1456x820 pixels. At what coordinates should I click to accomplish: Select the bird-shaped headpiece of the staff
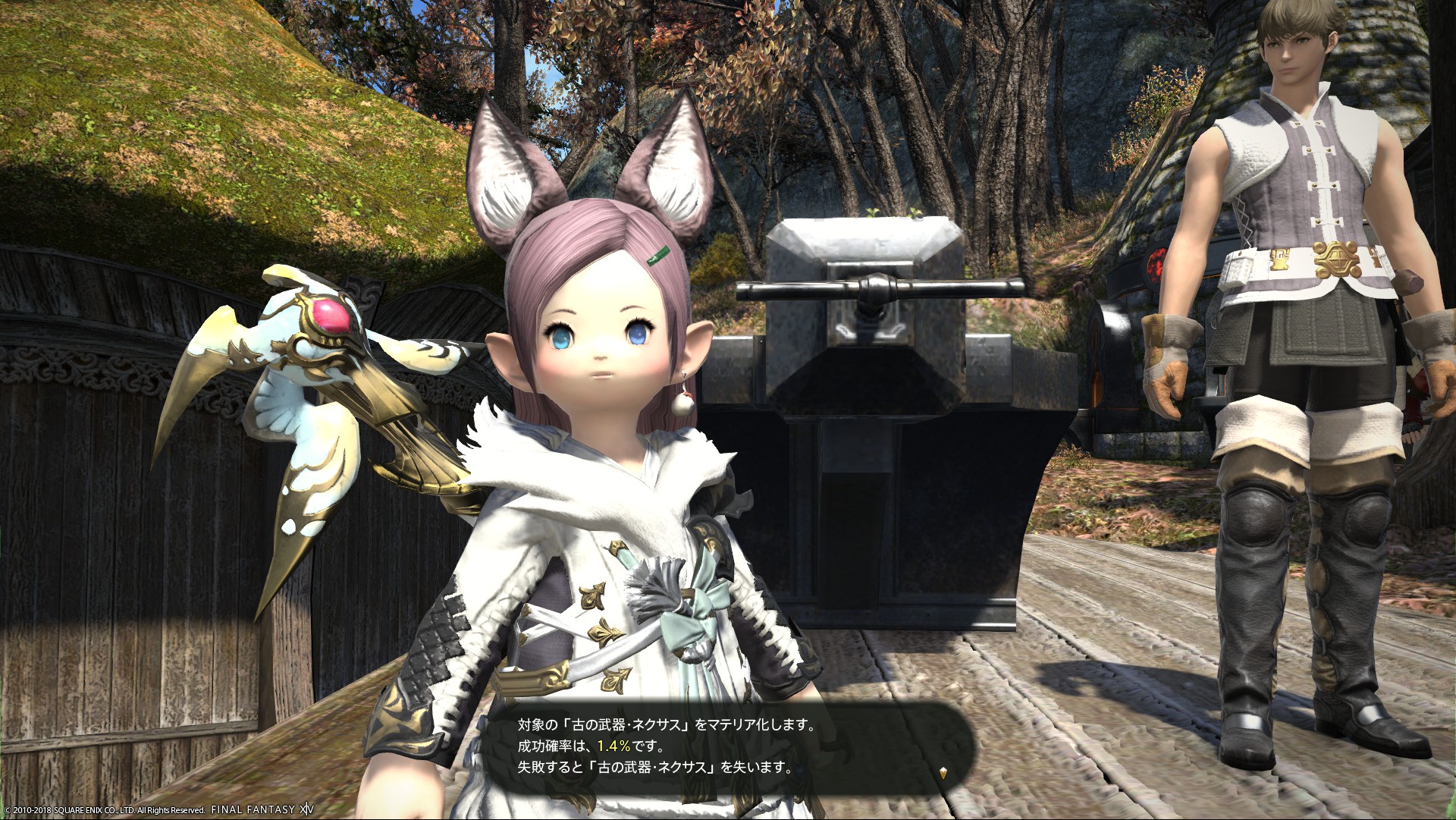[x=318, y=357]
